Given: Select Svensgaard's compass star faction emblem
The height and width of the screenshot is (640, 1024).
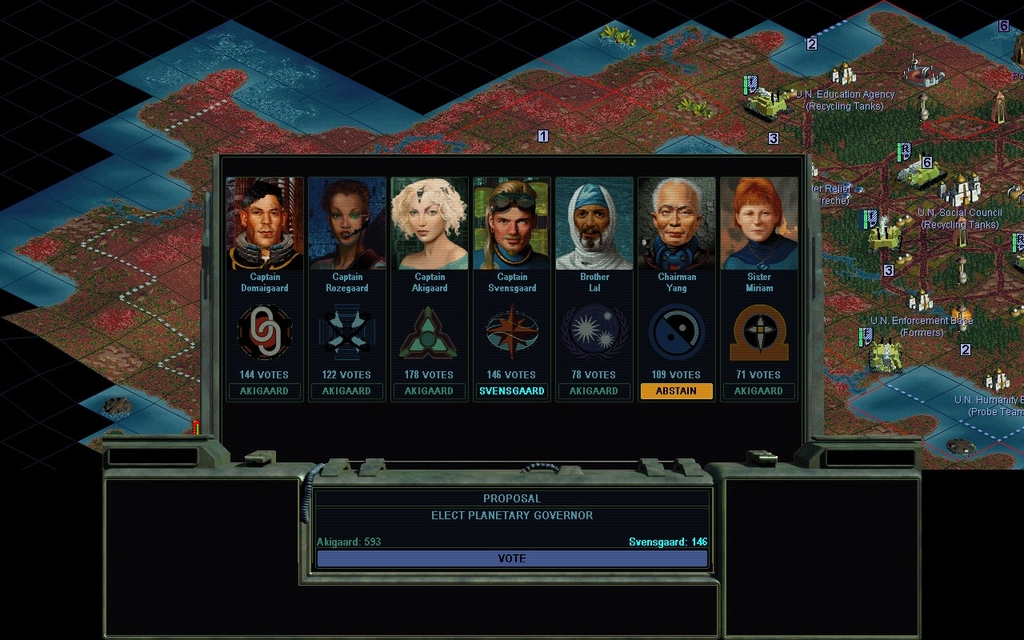Looking at the screenshot, I should pyautogui.click(x=512, y=332).
